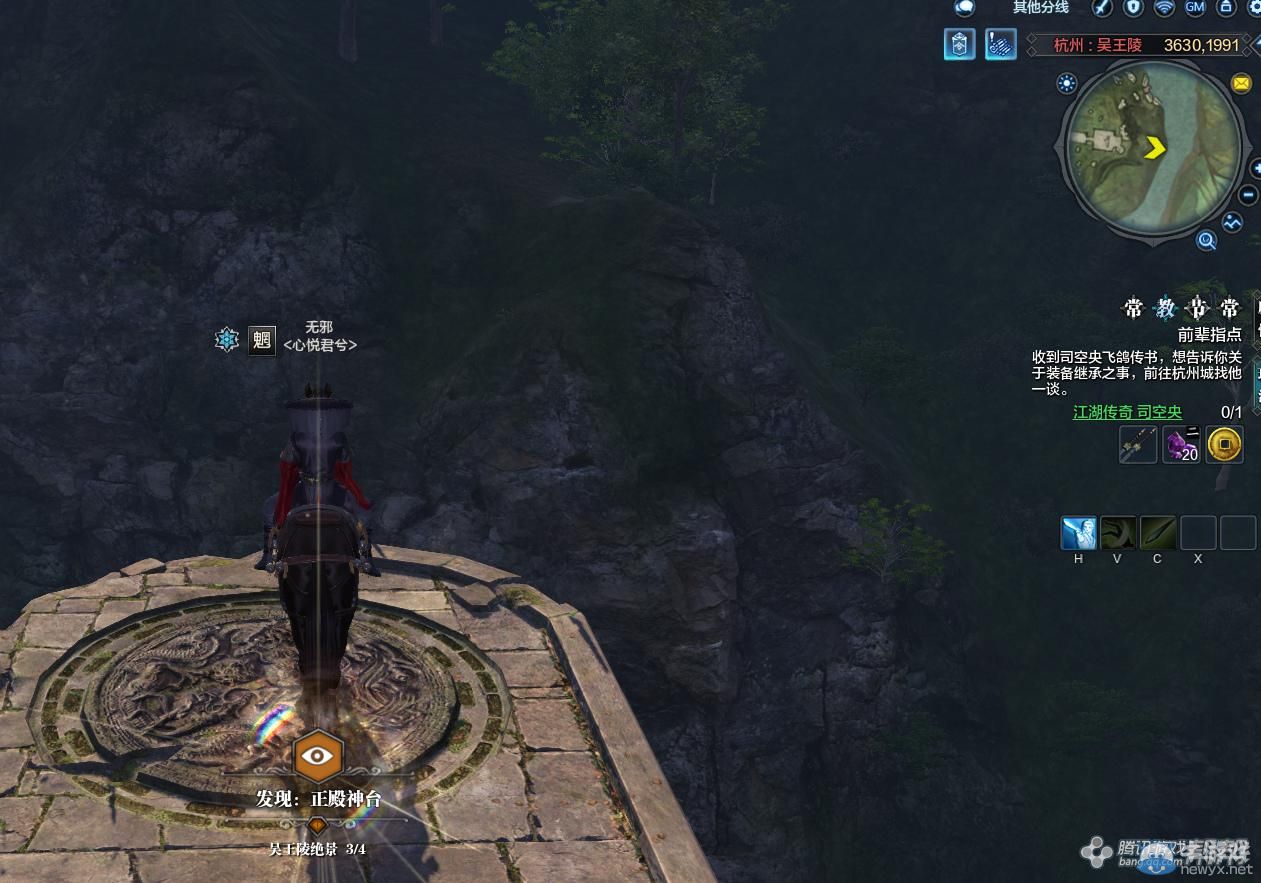Open the blue scroll with exclamation icon
This screenshot has height=883, width=1261.
click(x=1000, y=44)
